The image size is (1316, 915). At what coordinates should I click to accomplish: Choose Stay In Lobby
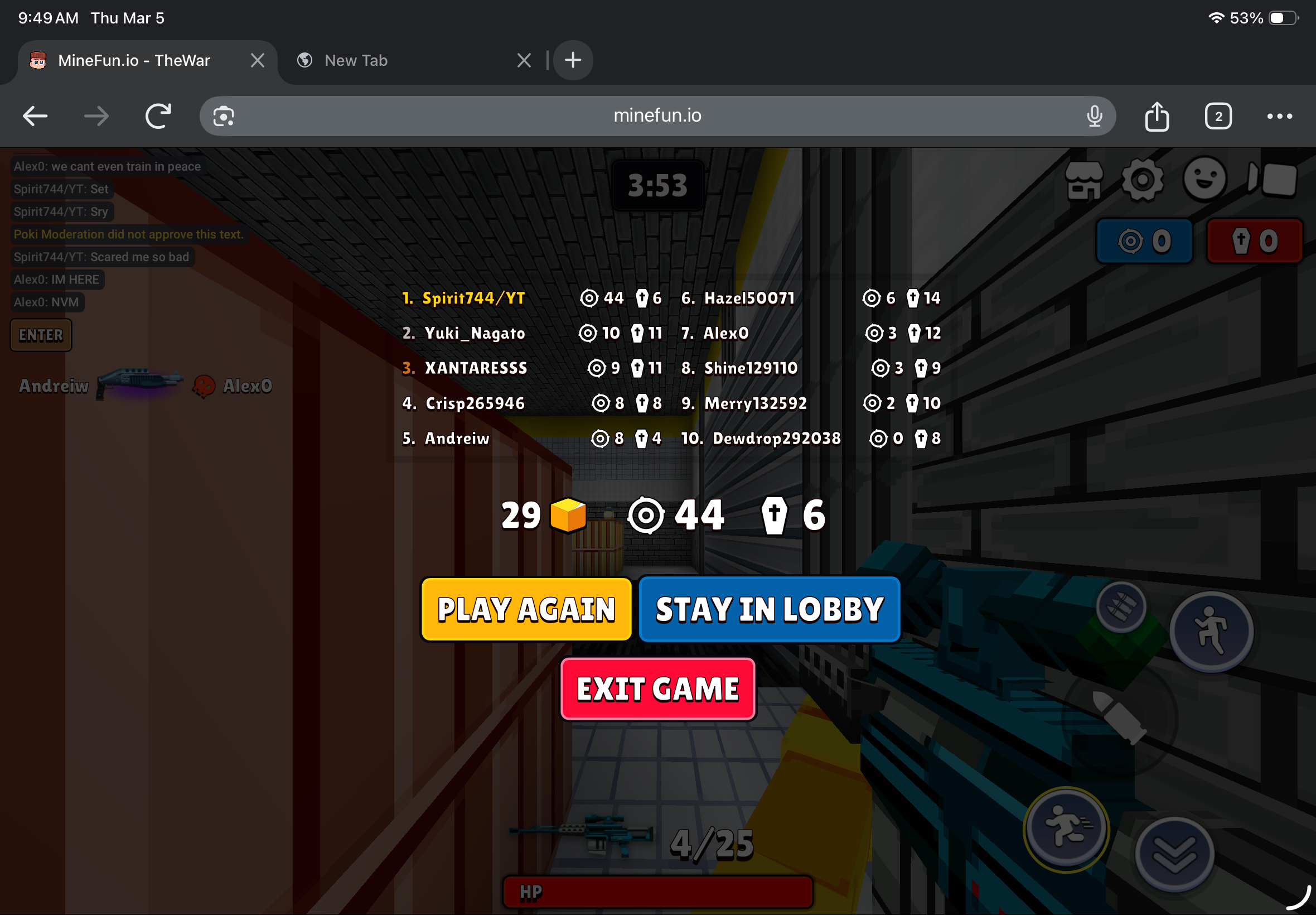(769, 609)
